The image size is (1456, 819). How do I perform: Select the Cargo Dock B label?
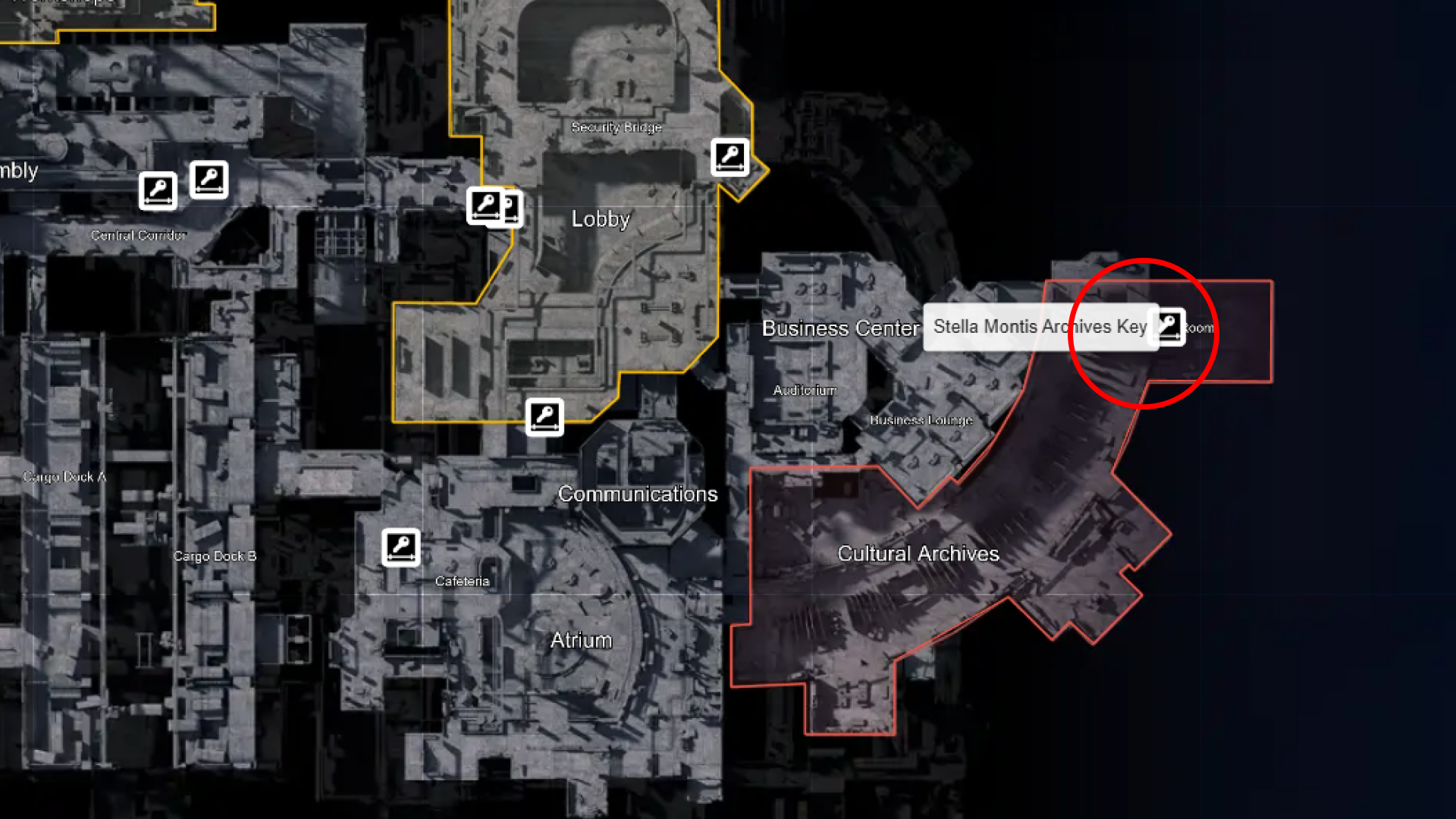point(215,556)
